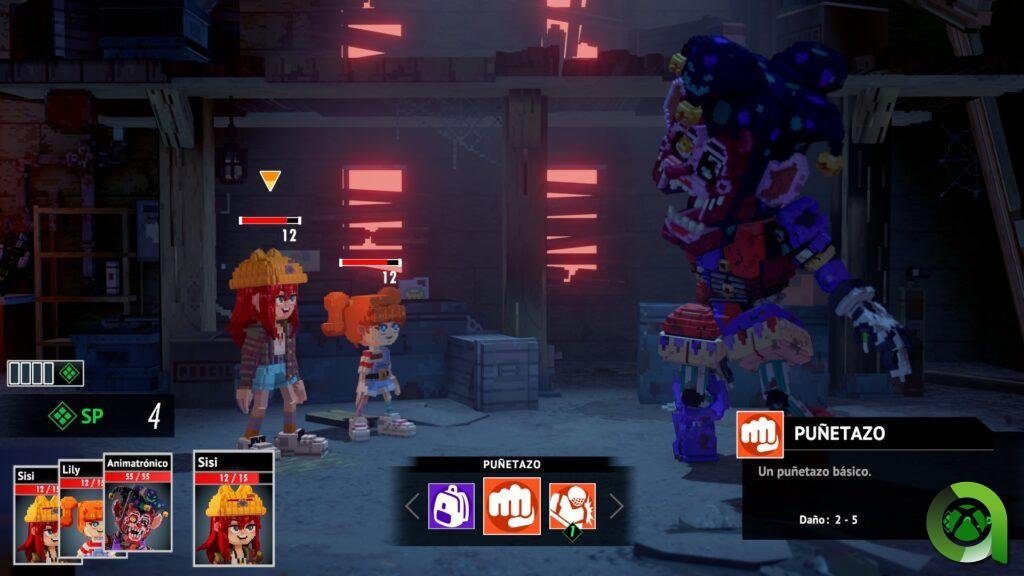
Task: Select the Animatrónico turn order card
Action: [x=138, y=505]
